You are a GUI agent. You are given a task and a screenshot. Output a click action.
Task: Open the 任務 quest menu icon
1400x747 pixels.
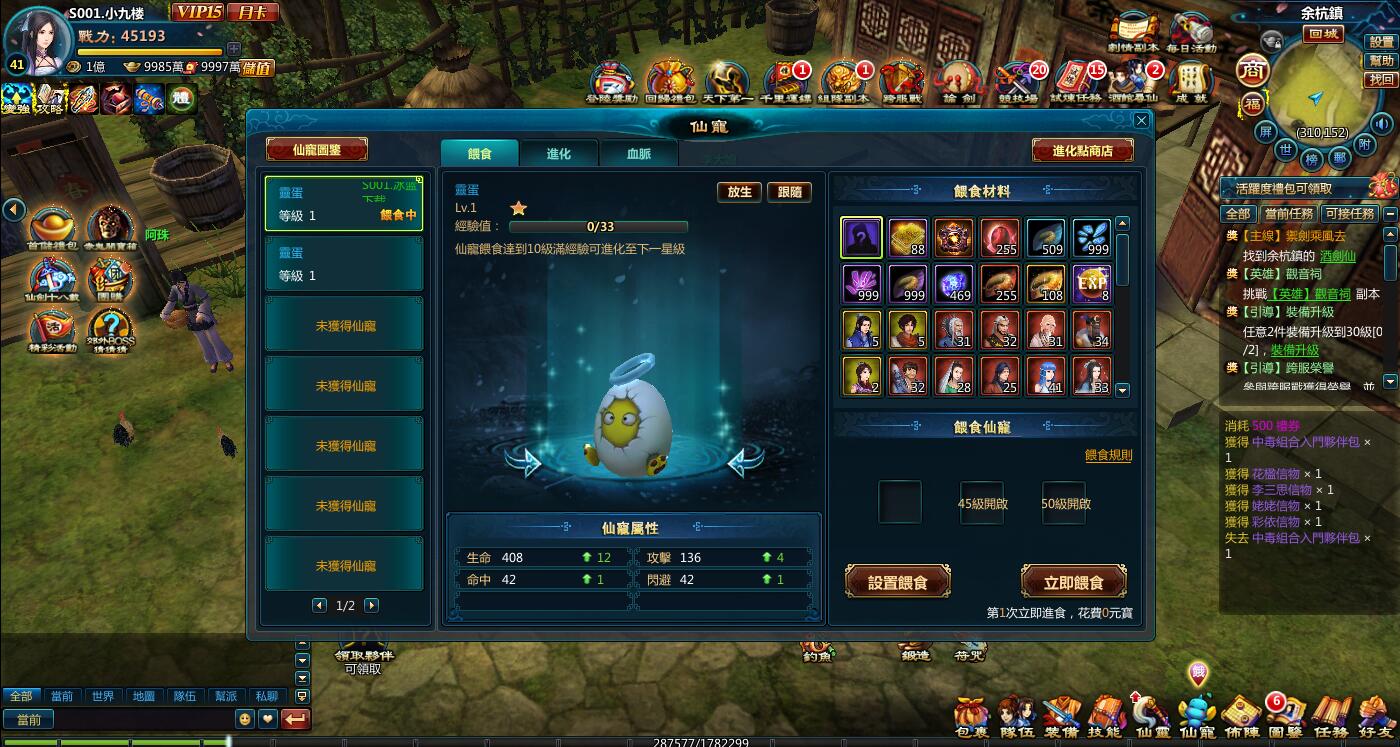click(1332, 715)
